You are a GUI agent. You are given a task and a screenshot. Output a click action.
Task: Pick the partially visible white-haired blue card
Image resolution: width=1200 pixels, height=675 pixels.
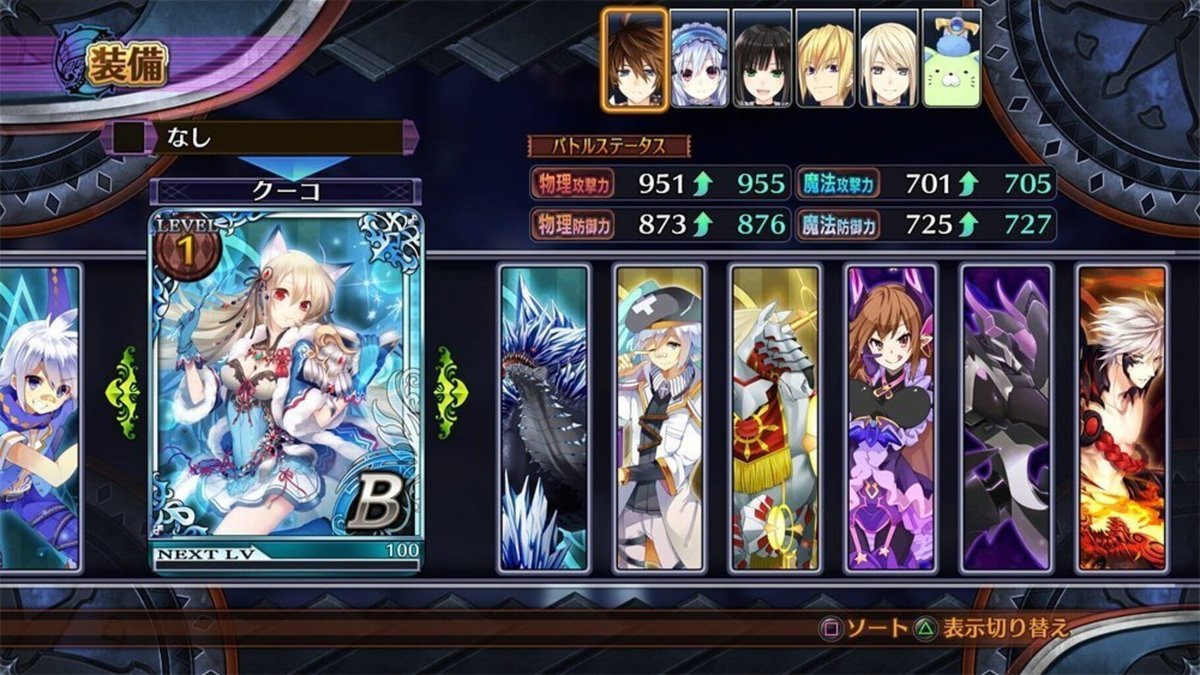tap(40, 418)
